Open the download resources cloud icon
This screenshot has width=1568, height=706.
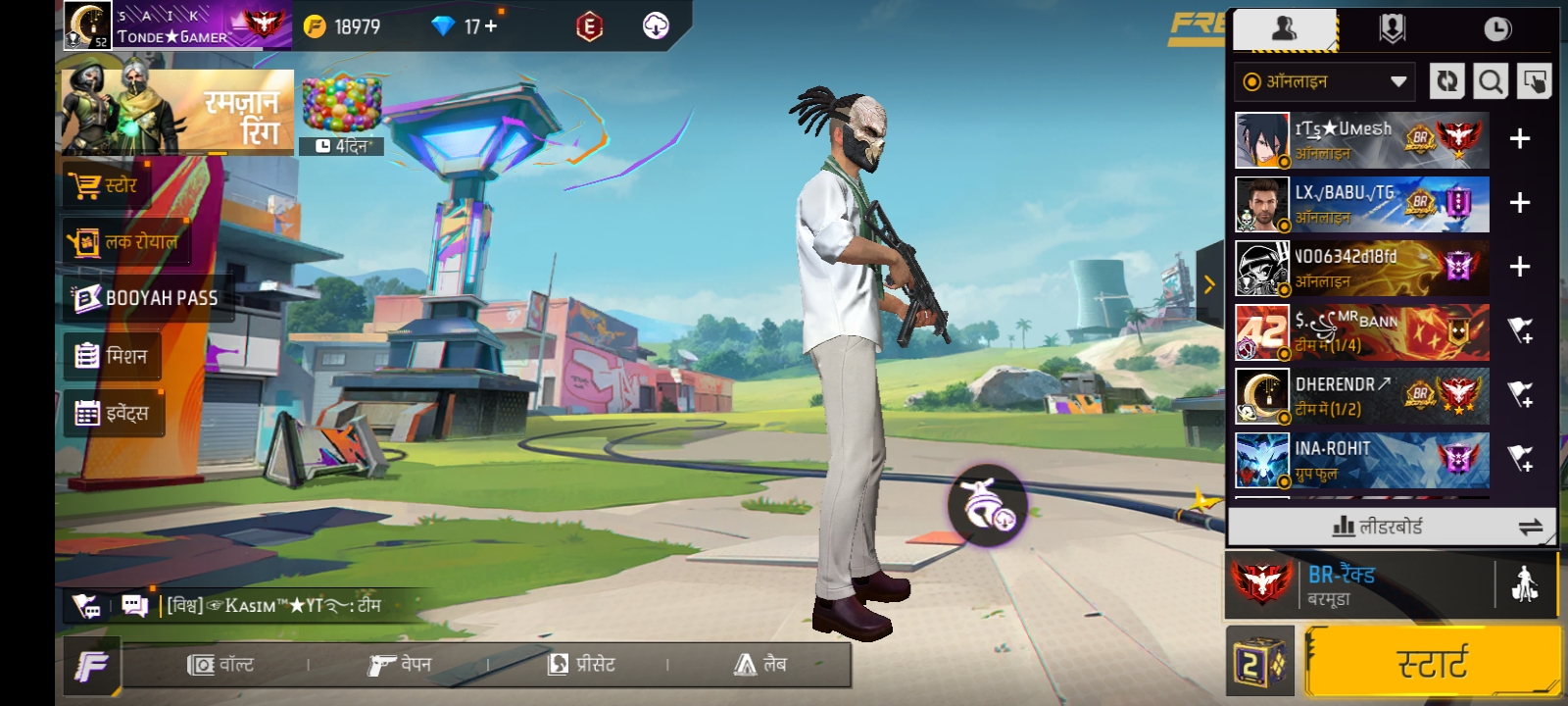coord(656,26)
